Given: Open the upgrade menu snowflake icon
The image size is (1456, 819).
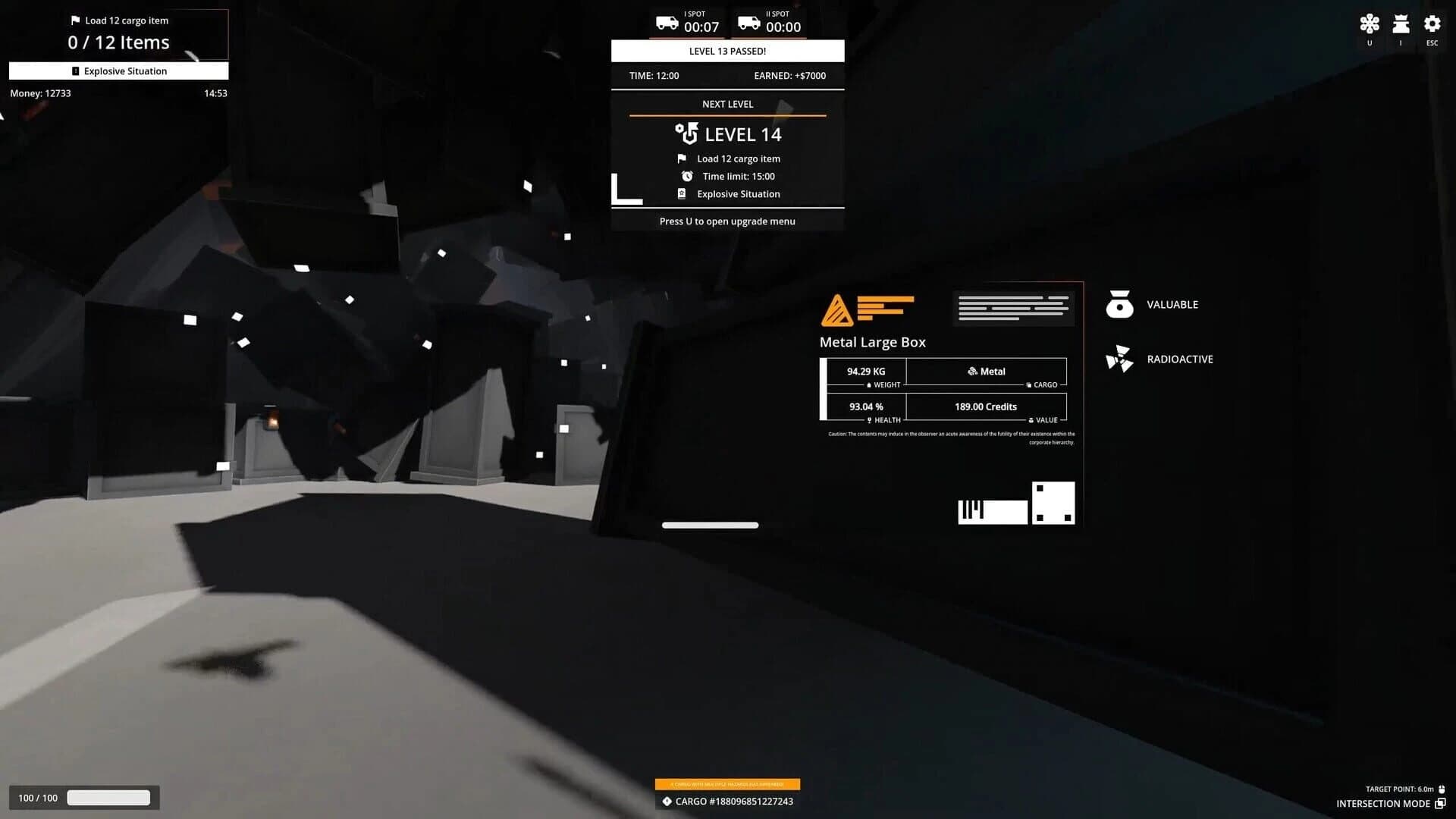Looking at the screenshot, I should coord(1370,24).
